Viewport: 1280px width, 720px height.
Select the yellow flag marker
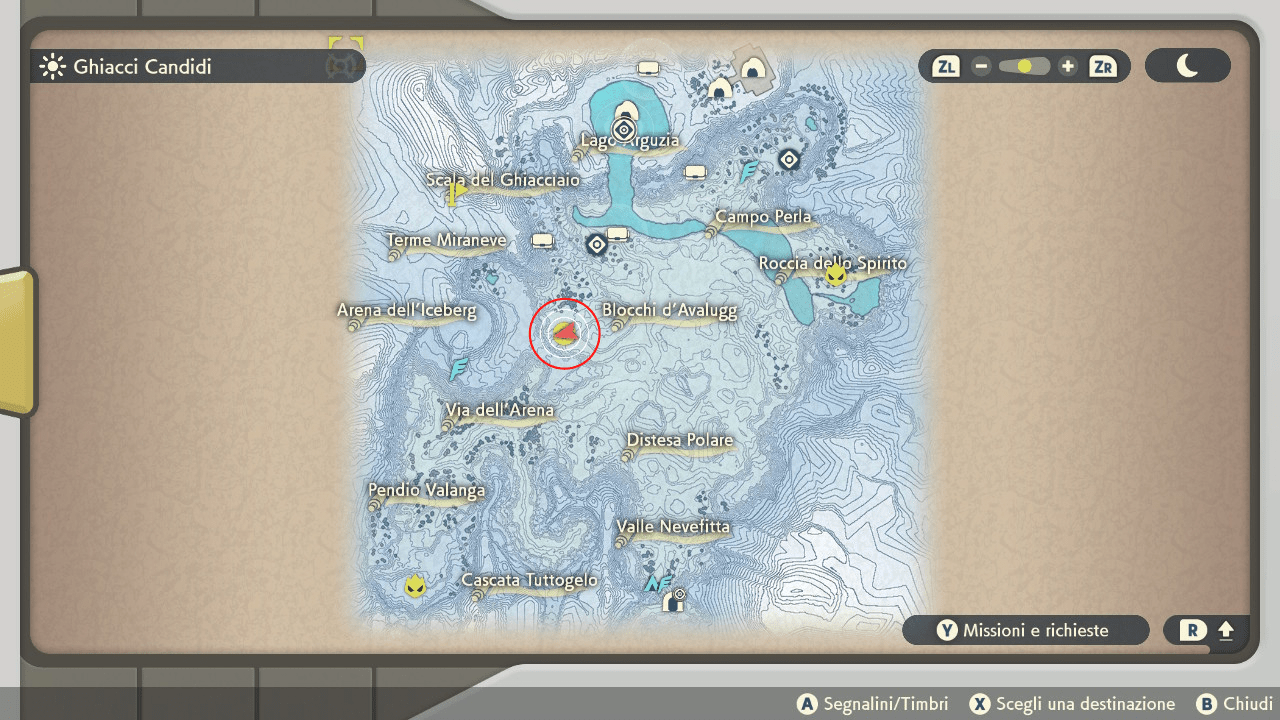pyautogui.click(x=457, y=192)
